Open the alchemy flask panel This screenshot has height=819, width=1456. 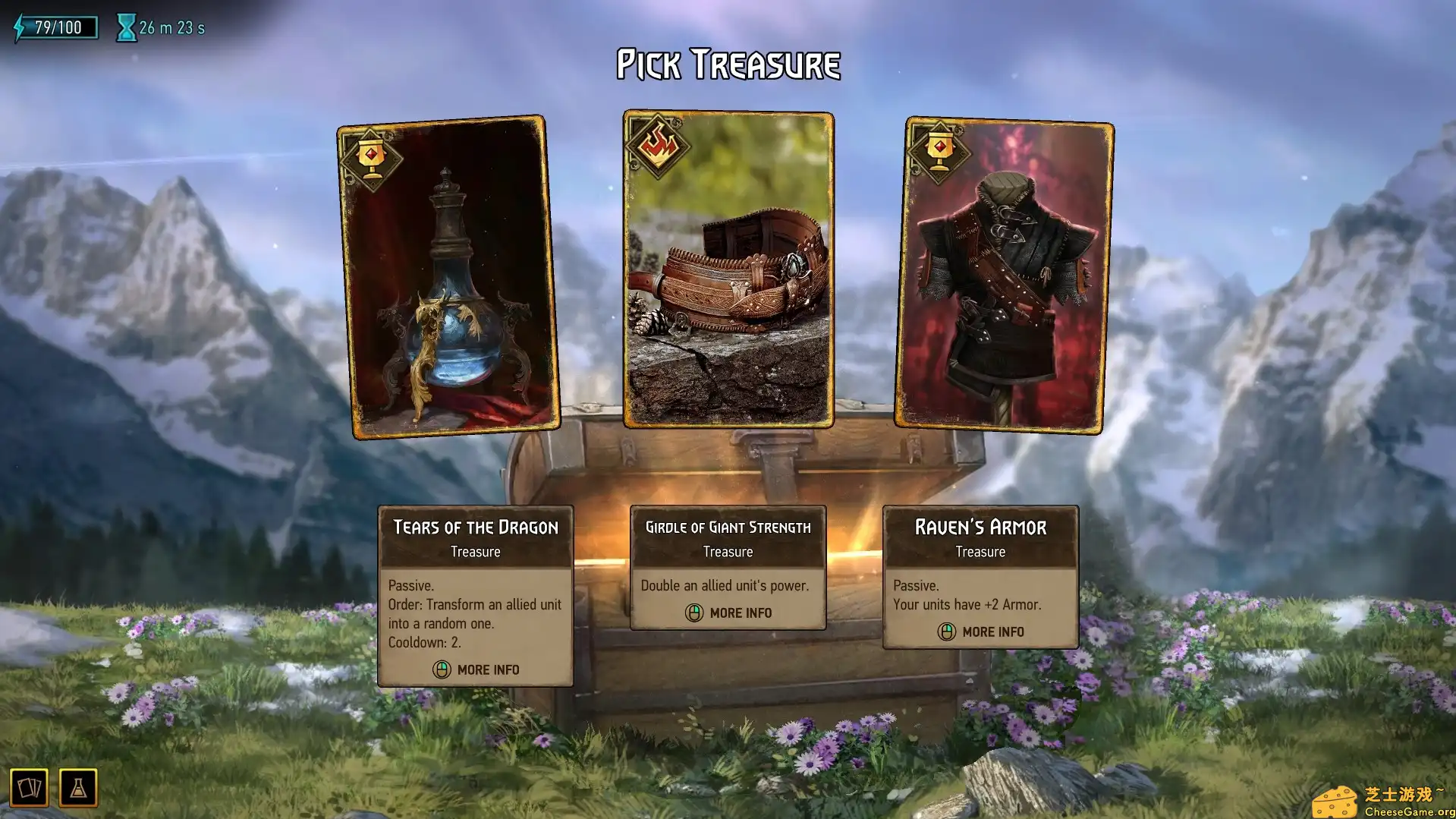[x=78, y=788]
